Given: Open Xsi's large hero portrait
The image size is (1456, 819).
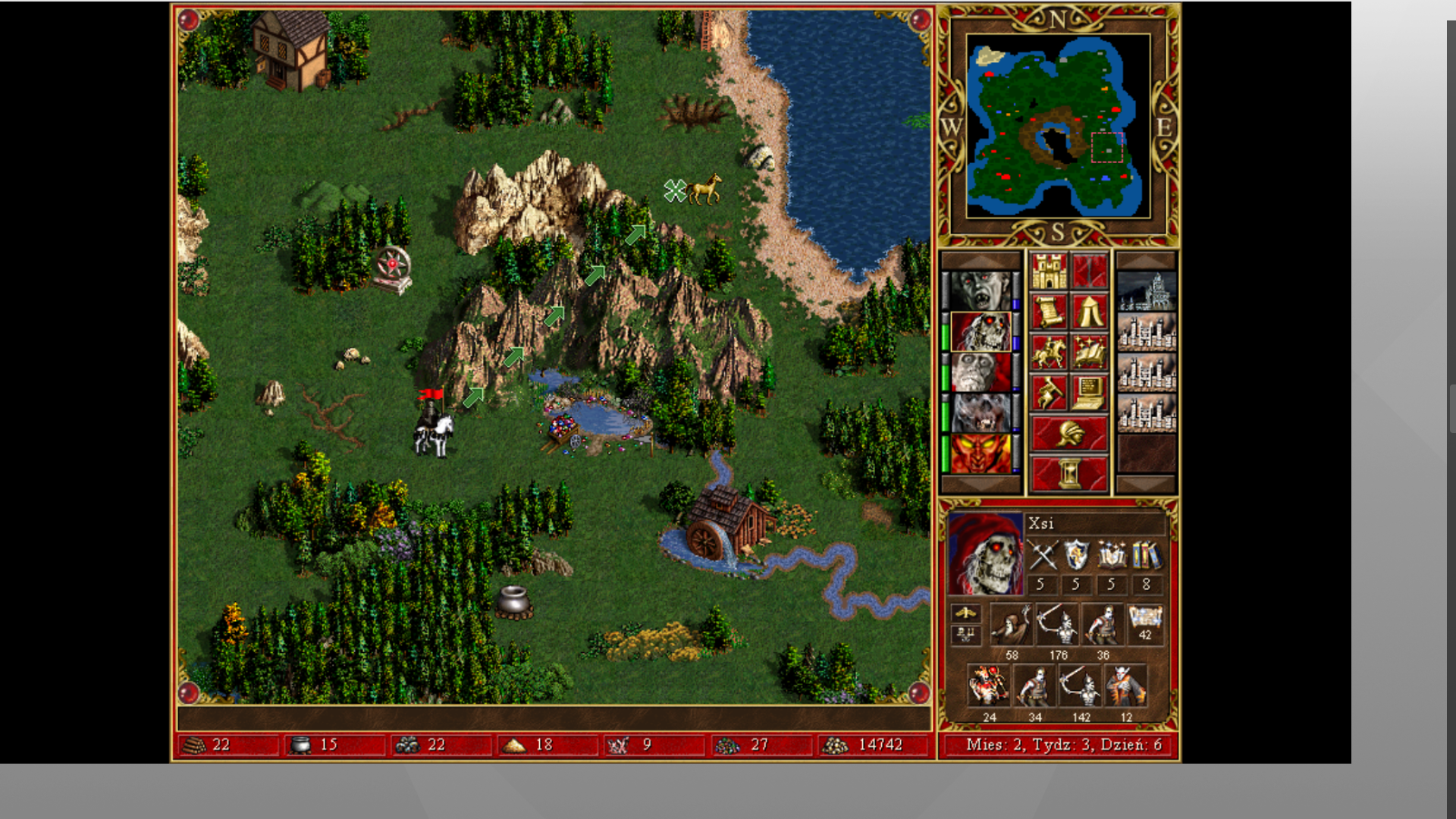Looking at the screenshot, I should [x=985, y=554].
